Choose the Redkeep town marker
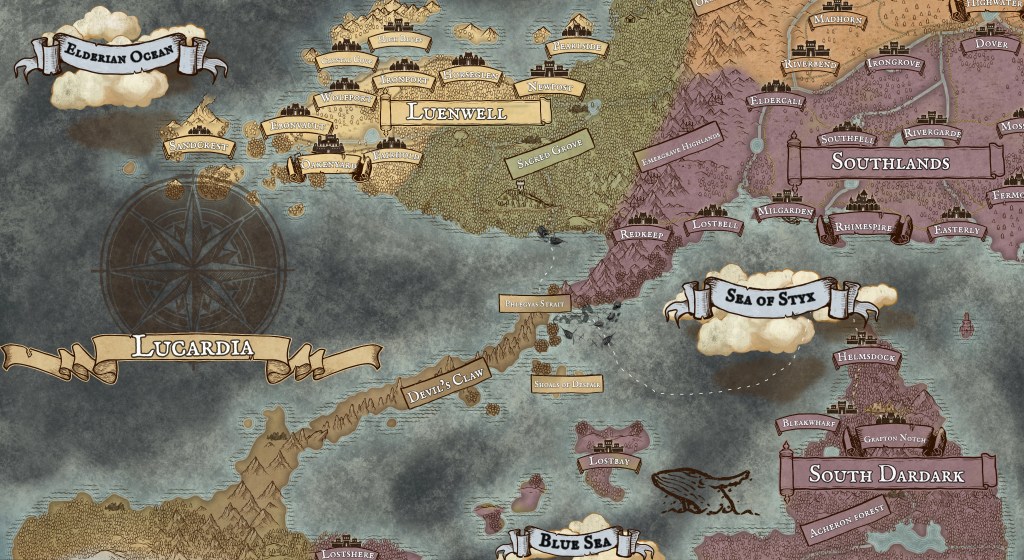1024x560 pixels. pos(639,233)
